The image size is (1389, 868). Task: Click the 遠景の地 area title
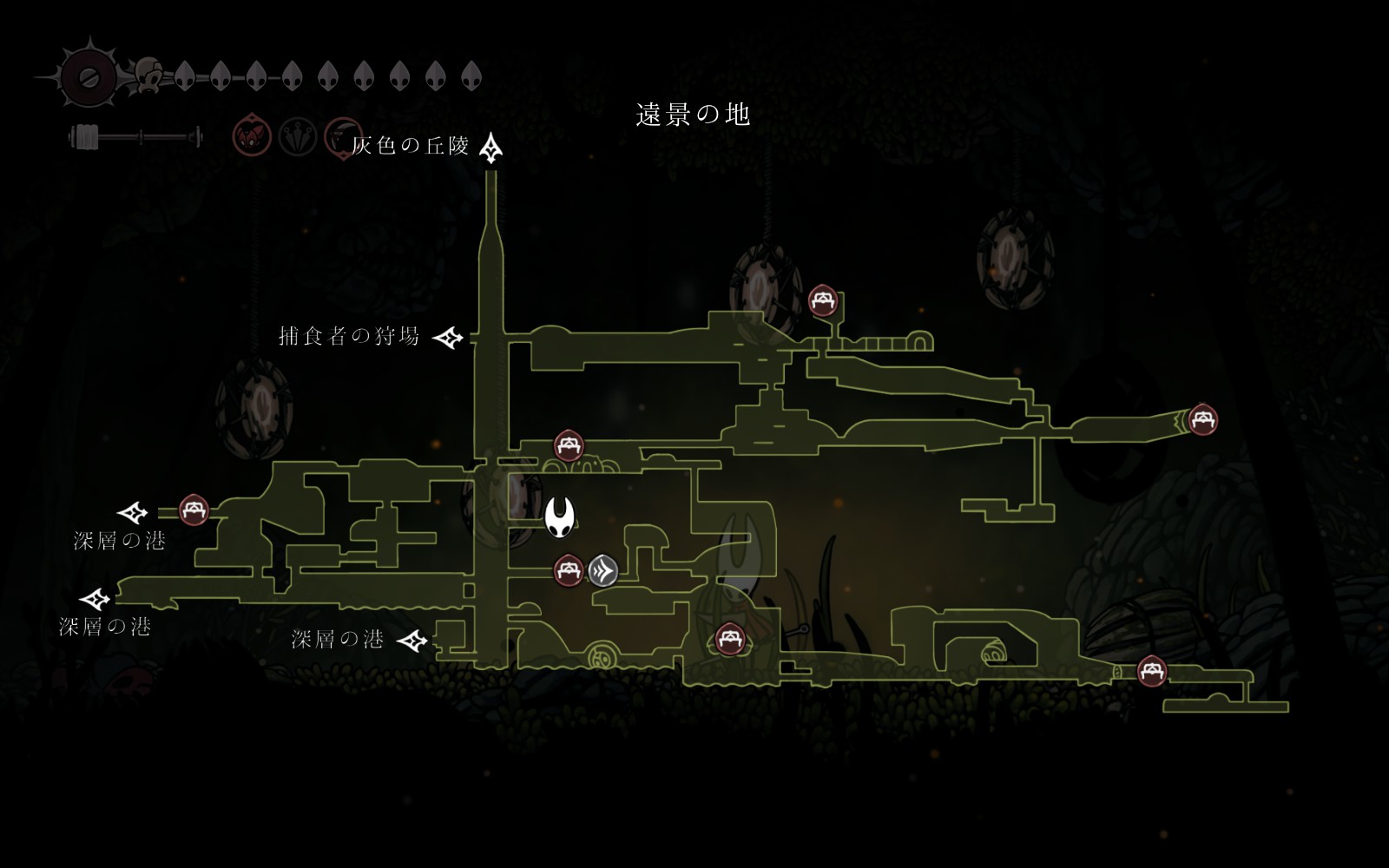tap(693, 115)
